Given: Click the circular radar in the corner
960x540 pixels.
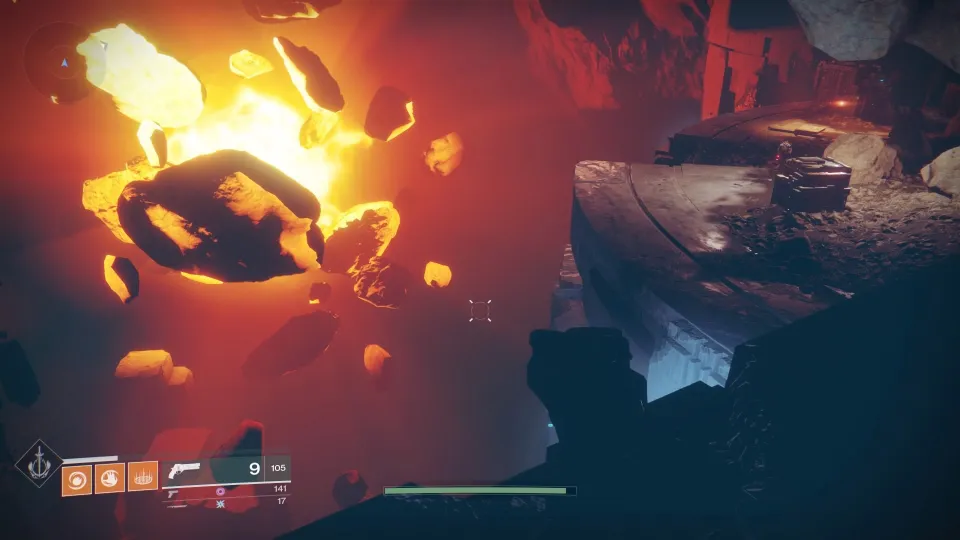Looking at the screenshot, I should (x=64, y=61).
